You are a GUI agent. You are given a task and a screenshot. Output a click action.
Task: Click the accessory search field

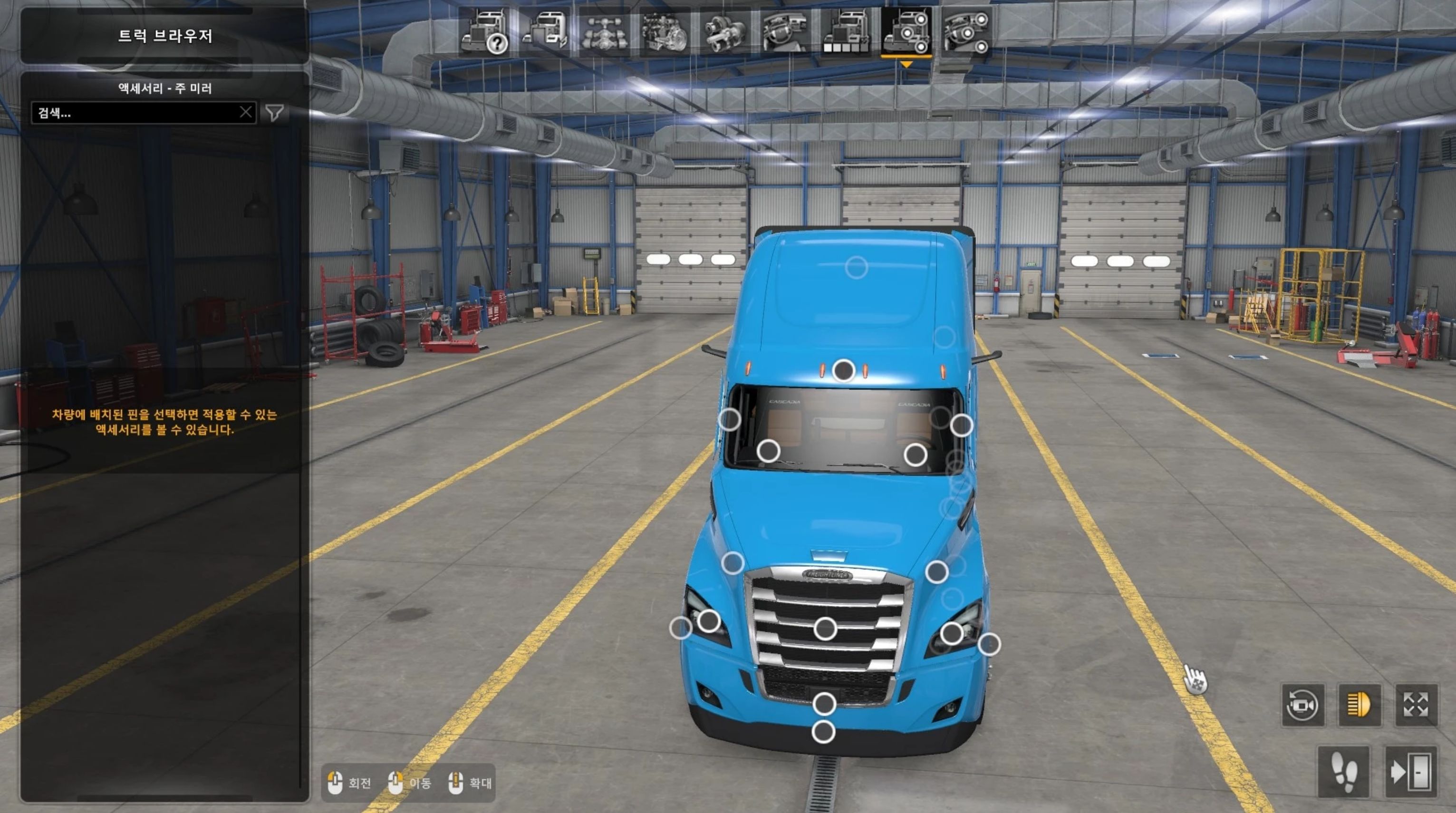point(135,113)
